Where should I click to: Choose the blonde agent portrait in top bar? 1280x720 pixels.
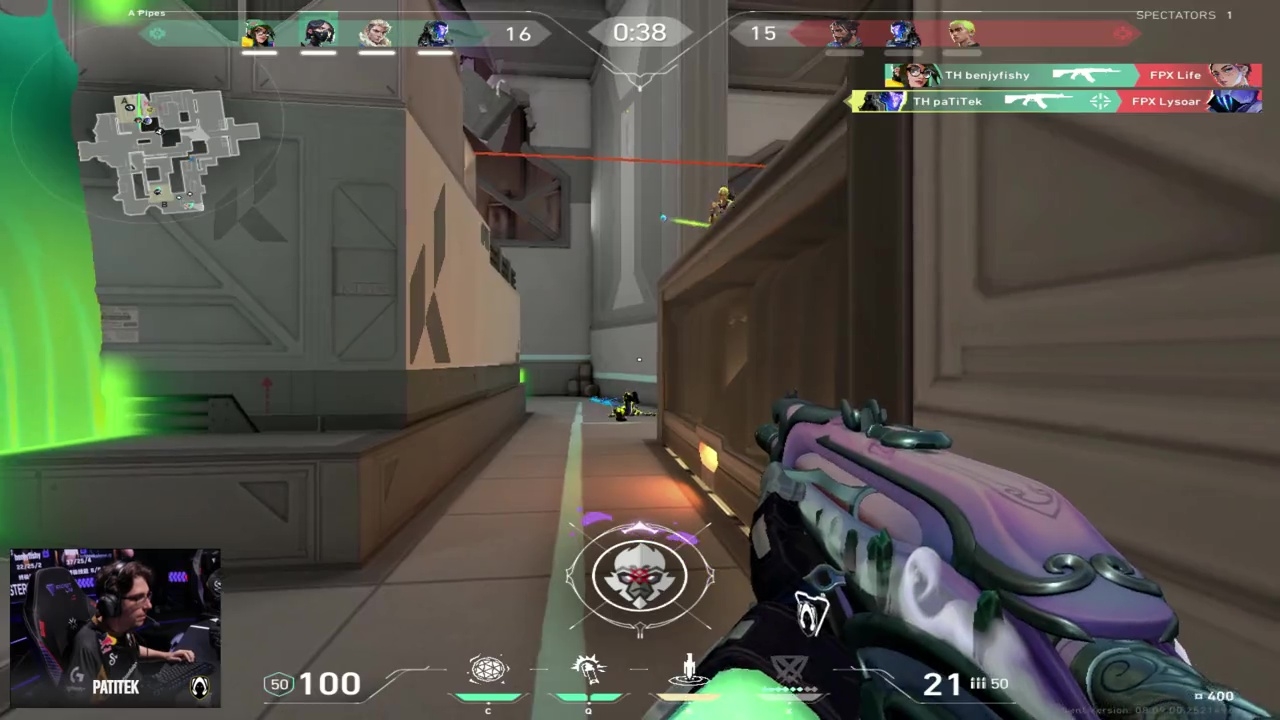pyautogui.click(x=377, y=34)
